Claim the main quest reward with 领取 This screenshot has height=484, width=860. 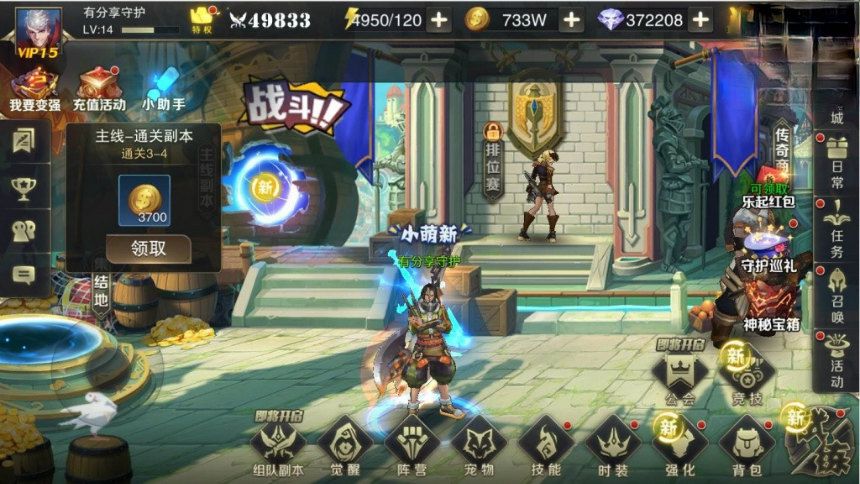148,248
